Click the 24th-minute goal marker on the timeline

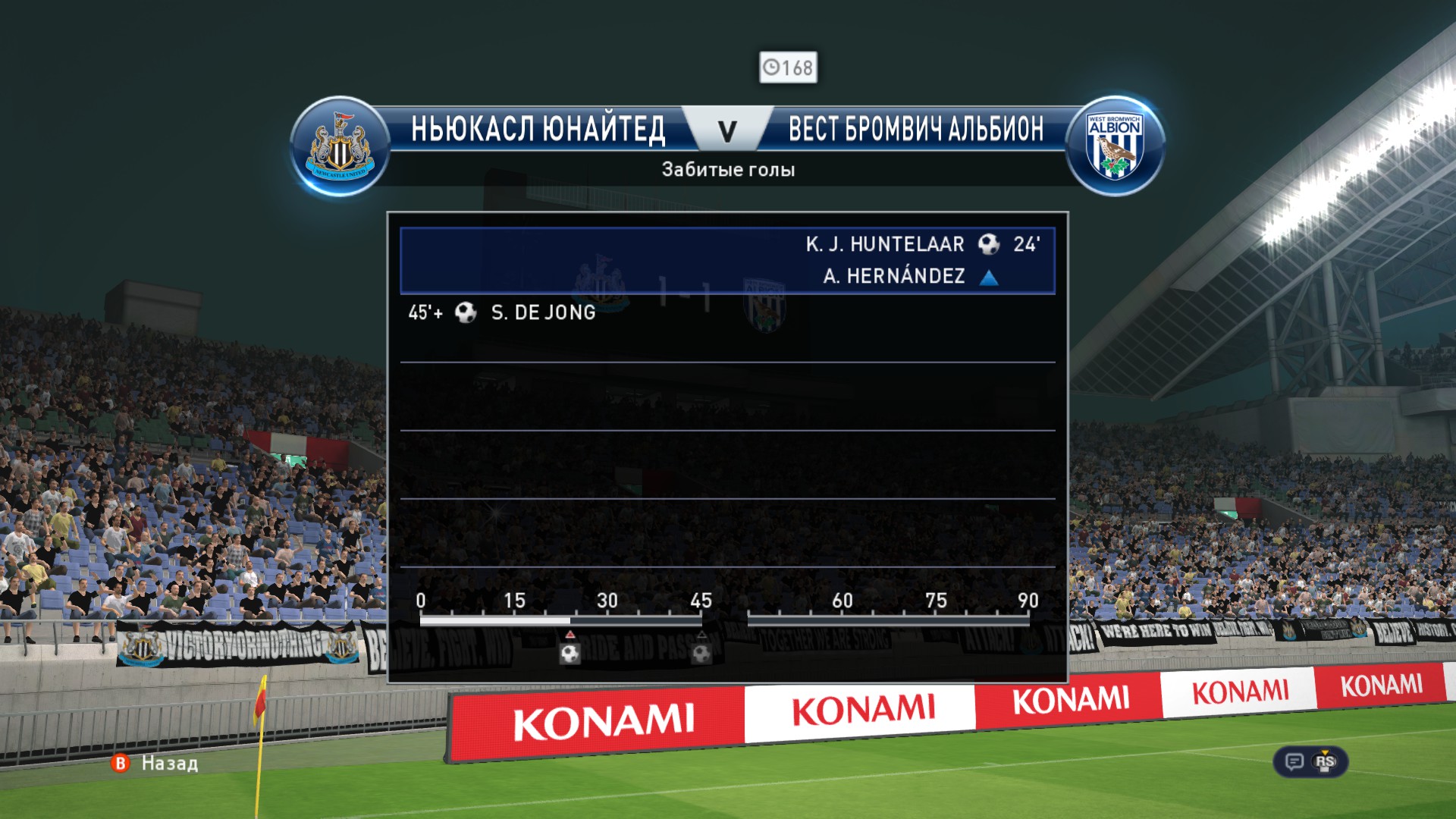tap(570, 652)
